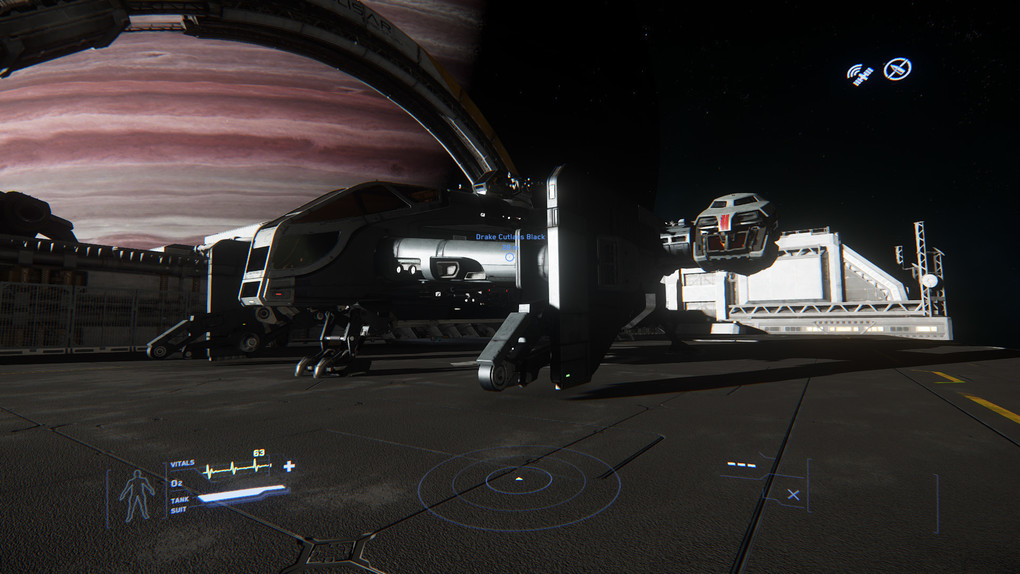Click the X marker in weapon panel

(x=793, y=494)
